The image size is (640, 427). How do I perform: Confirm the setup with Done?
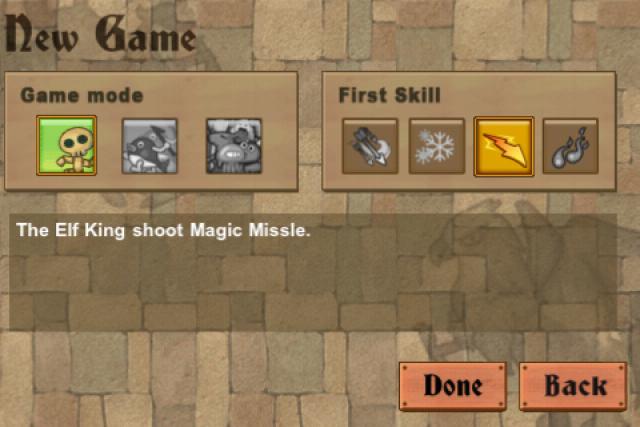[x=453, y=385]
